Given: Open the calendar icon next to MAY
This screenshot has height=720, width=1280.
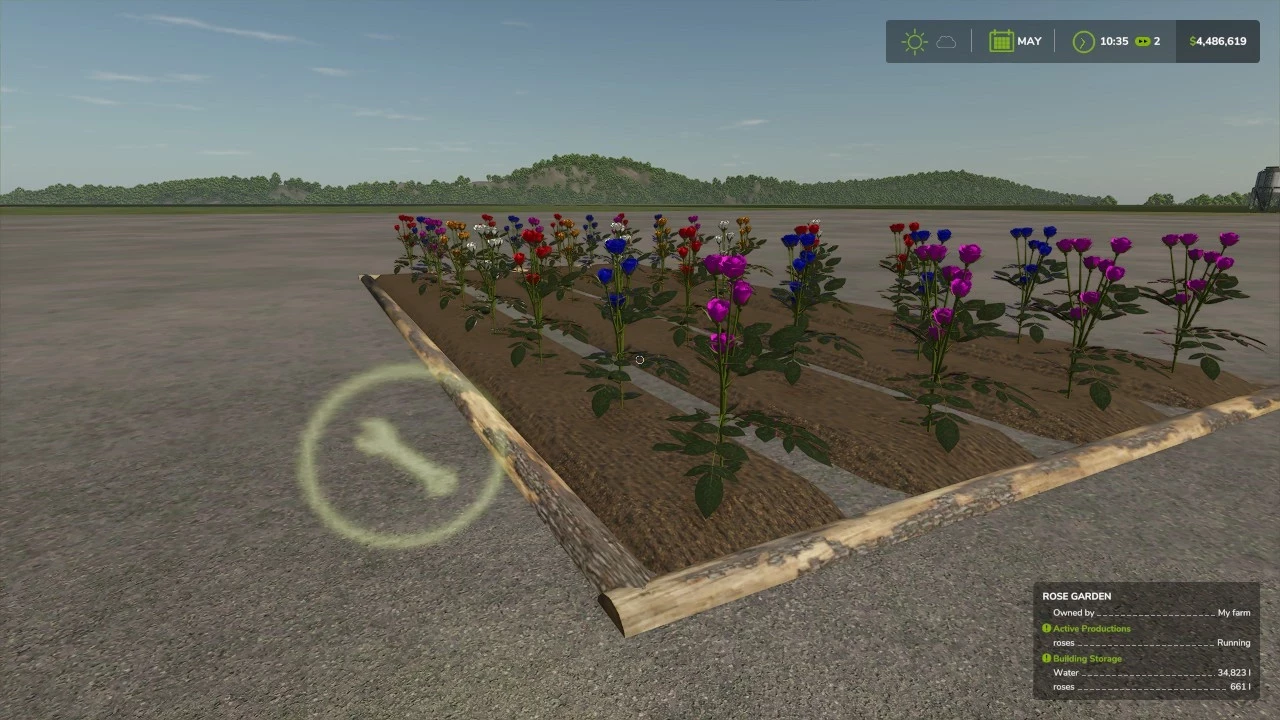Looking at the screenshot, I should pyautogui.click(x=1001, y=41).
